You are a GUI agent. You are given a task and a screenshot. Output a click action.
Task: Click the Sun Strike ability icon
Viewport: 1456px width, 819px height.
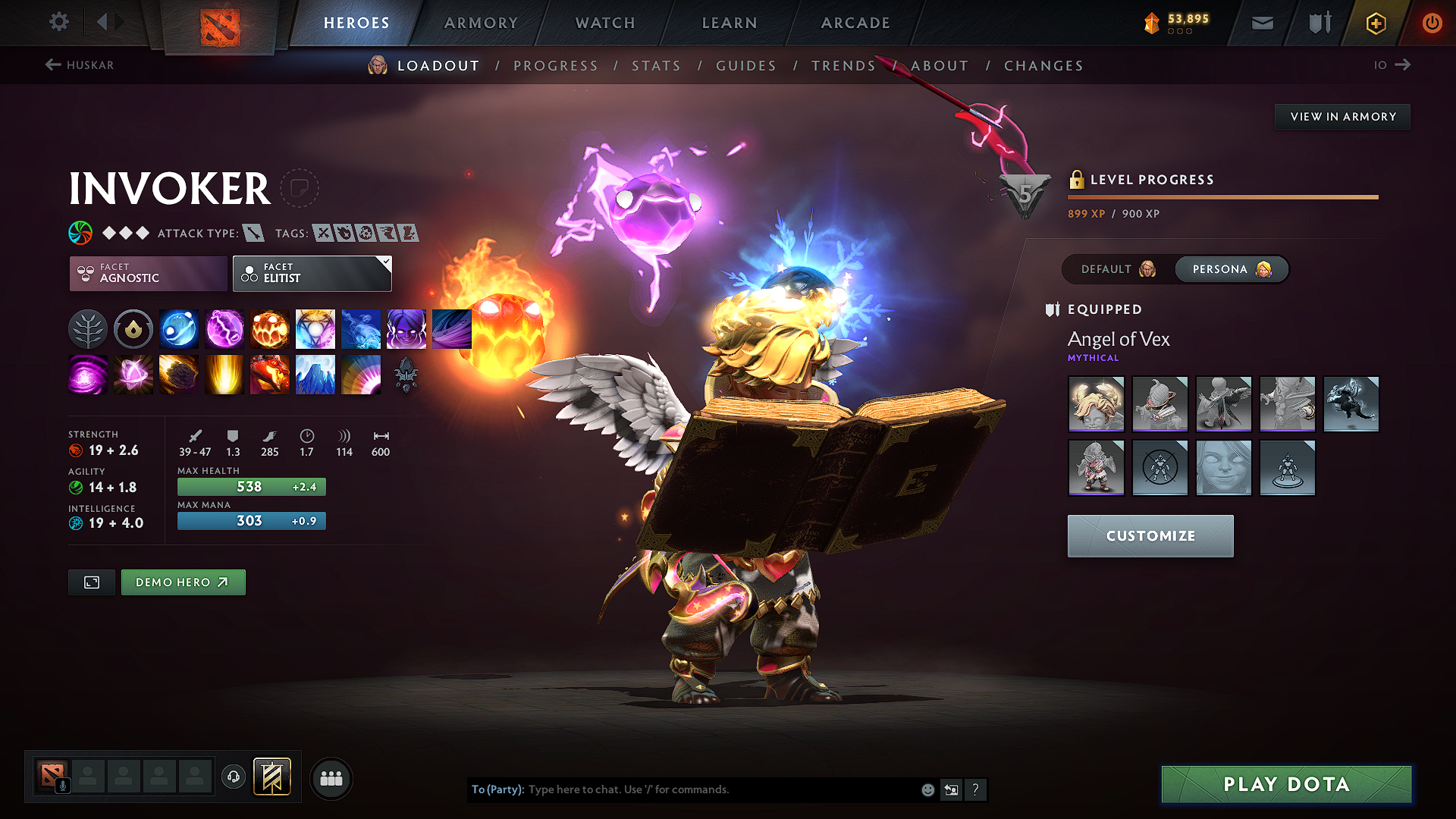tap(224, 375)
